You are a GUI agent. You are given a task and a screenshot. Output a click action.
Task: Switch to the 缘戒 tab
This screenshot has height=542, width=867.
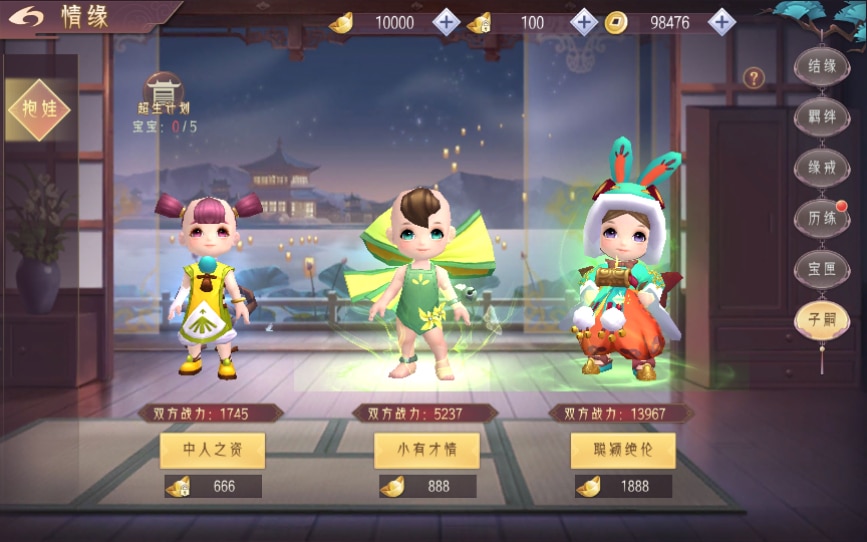pos(821,167)
